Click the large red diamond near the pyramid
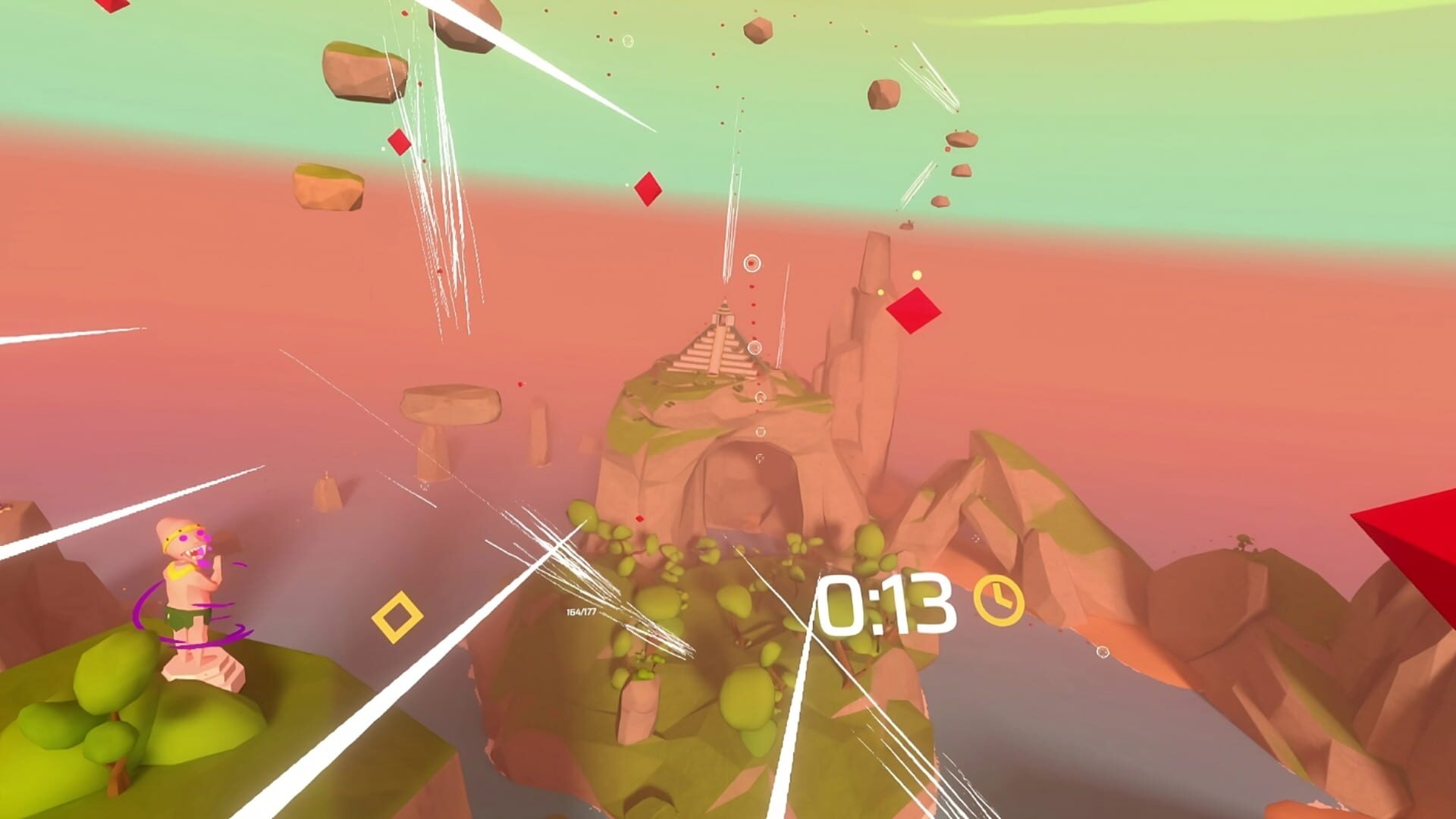This screenshot has height=819, width=1456. pyautogui.click(x=914, y=311)
